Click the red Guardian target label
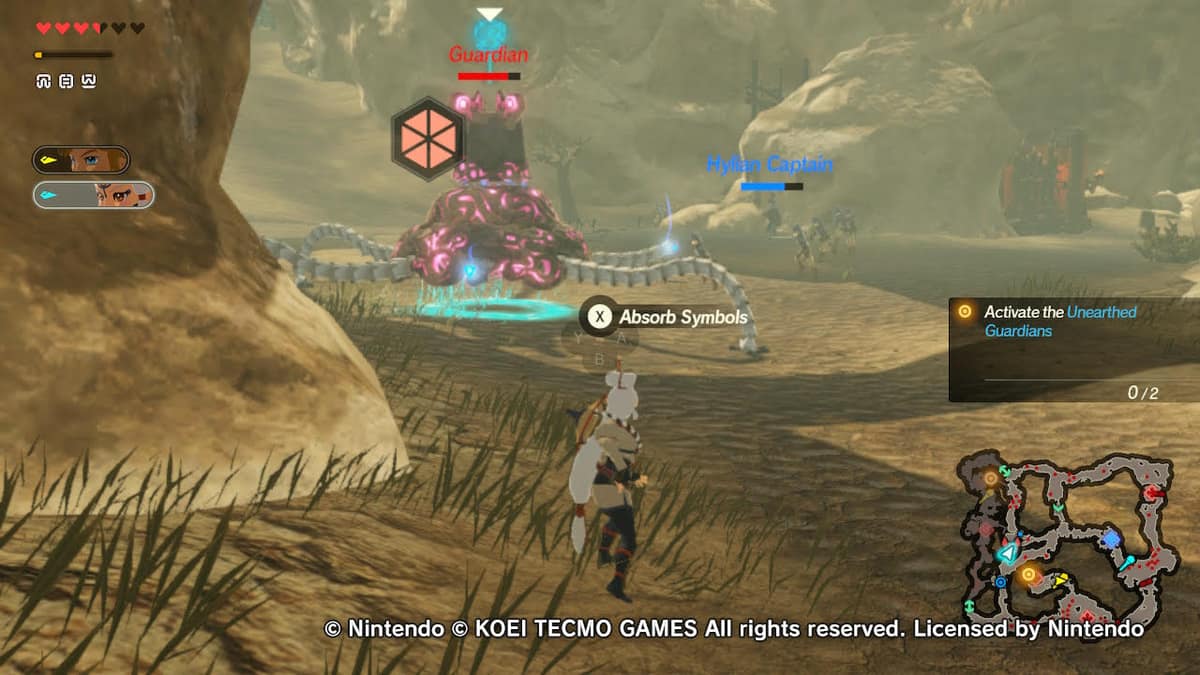Image resolution: width=1200 pixels, height=675 pixels. pos(488,55)
